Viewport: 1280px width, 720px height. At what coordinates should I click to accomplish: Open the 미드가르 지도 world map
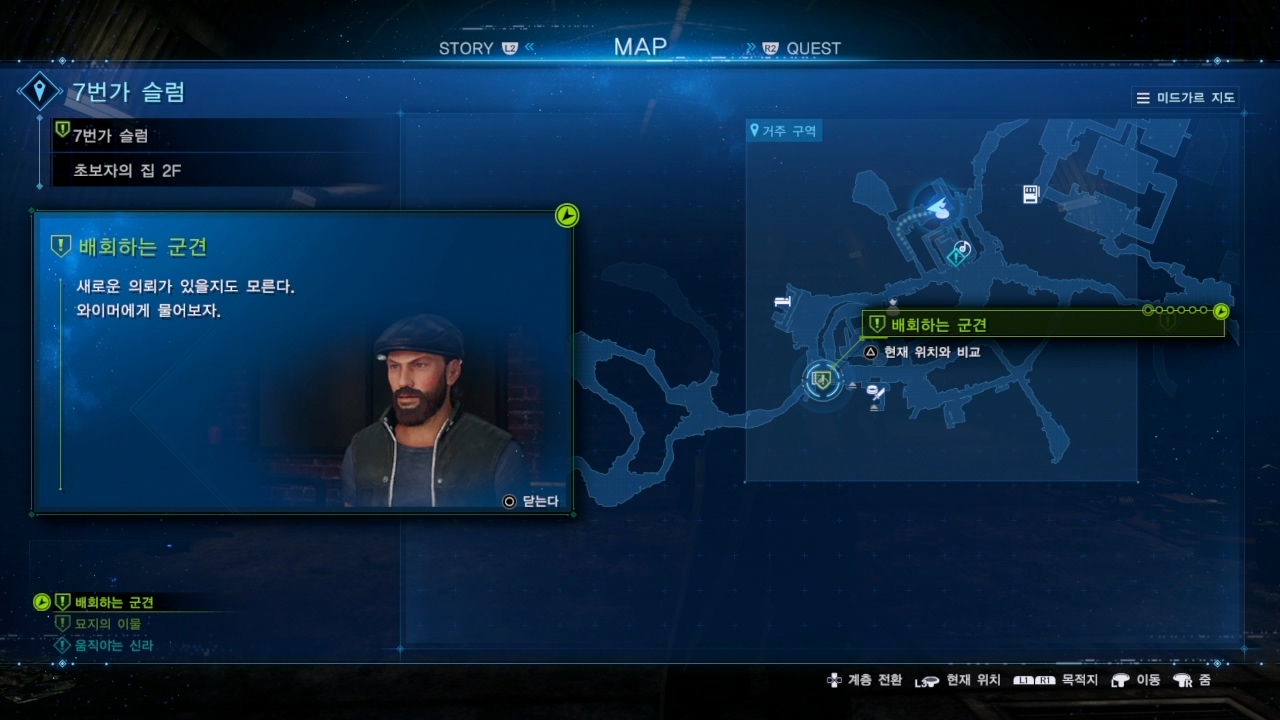pyautogui.click(x=1186, y=98)
